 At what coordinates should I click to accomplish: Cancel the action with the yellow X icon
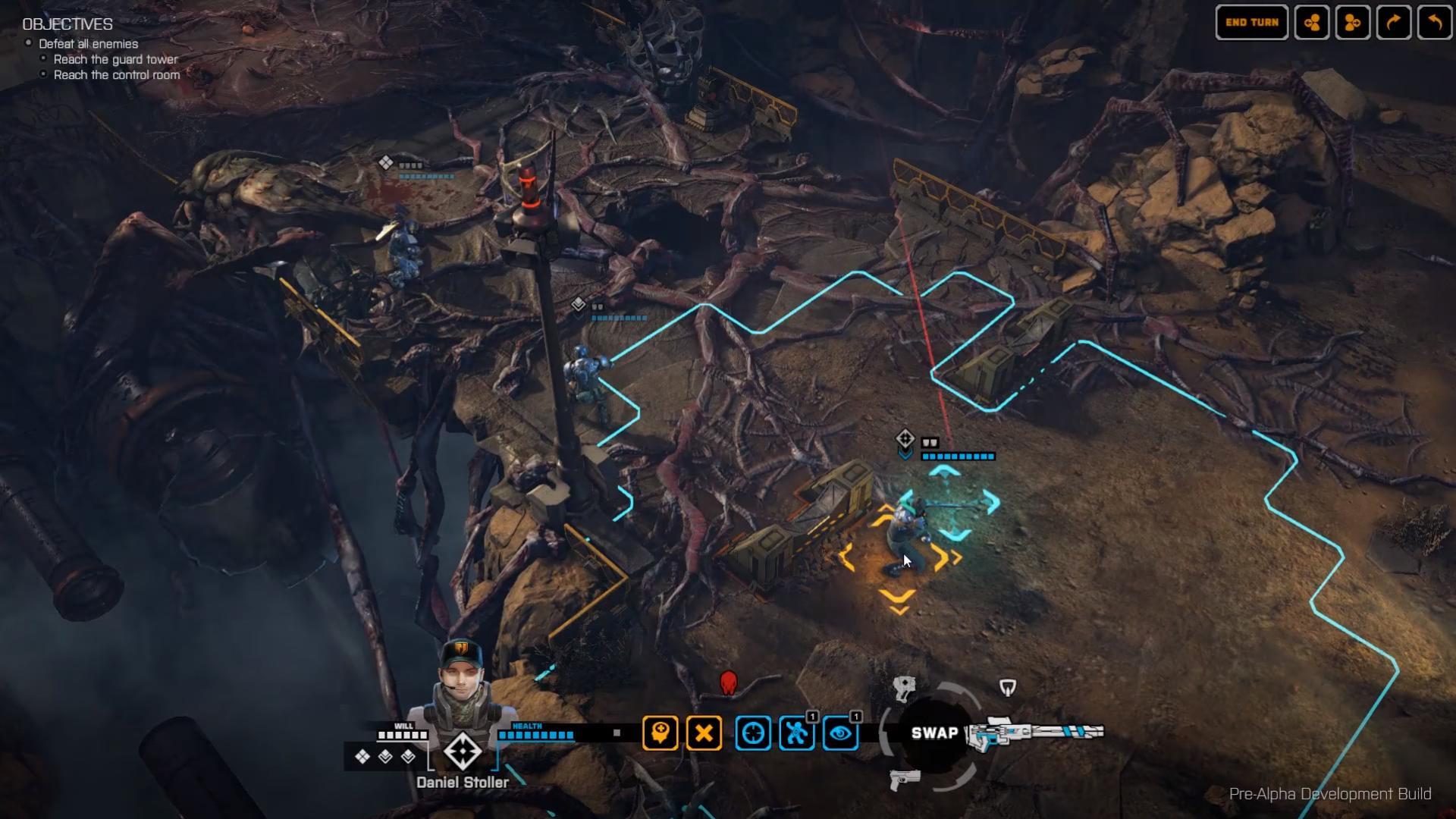click(703, 733)
